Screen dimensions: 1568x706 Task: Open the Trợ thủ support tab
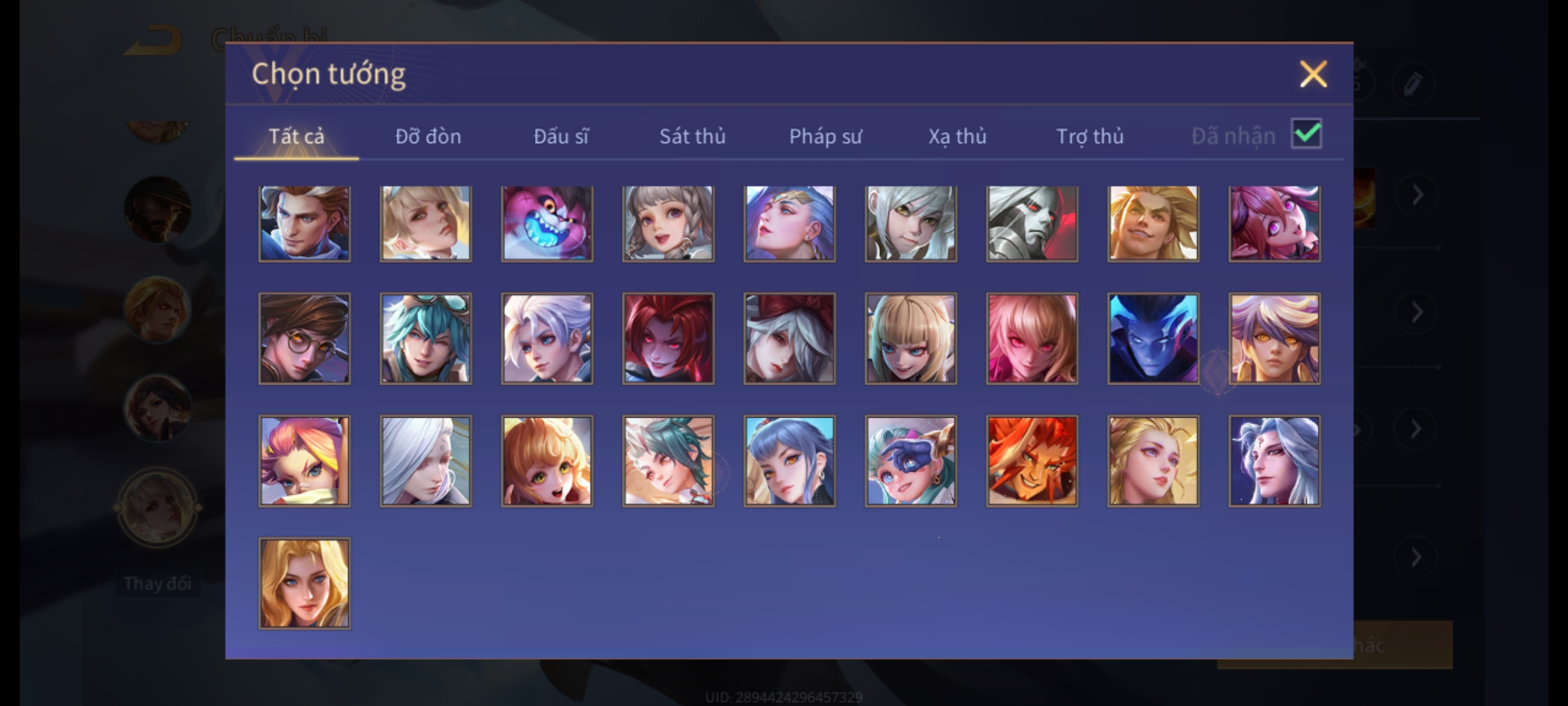coord(1090,136)
